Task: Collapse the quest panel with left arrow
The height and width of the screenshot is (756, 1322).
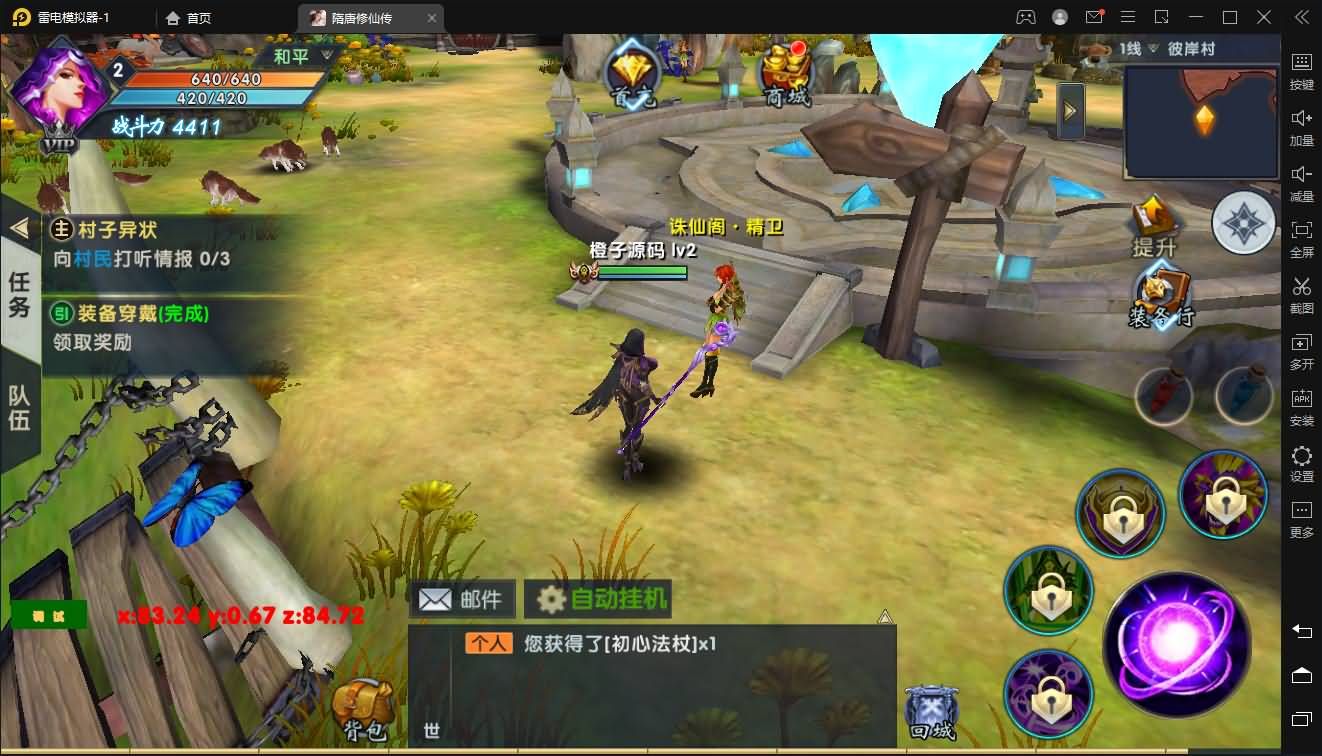Action: pyautogui.click(x=19, y=228)
